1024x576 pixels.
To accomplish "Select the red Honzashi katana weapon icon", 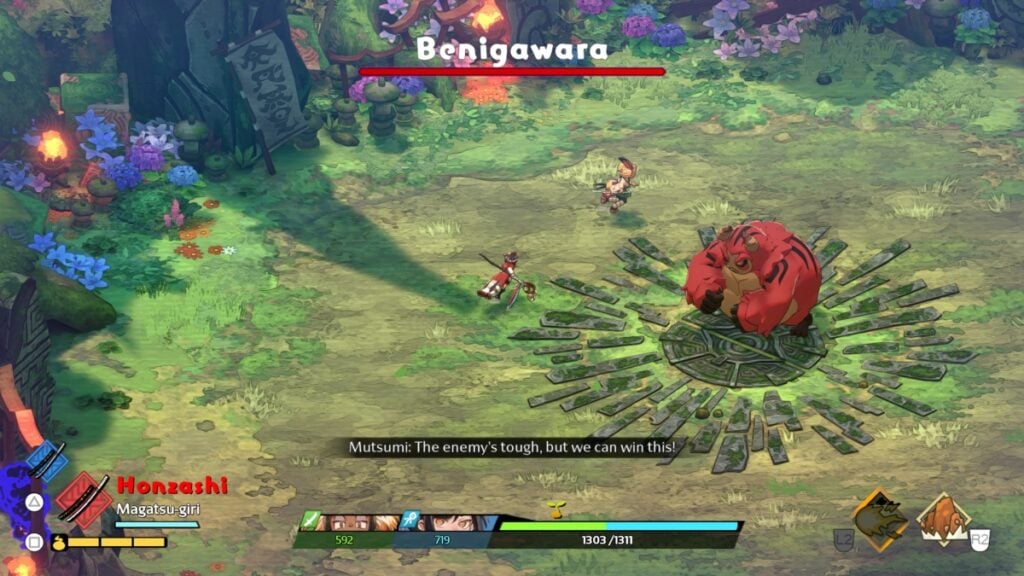I will 83,499.
